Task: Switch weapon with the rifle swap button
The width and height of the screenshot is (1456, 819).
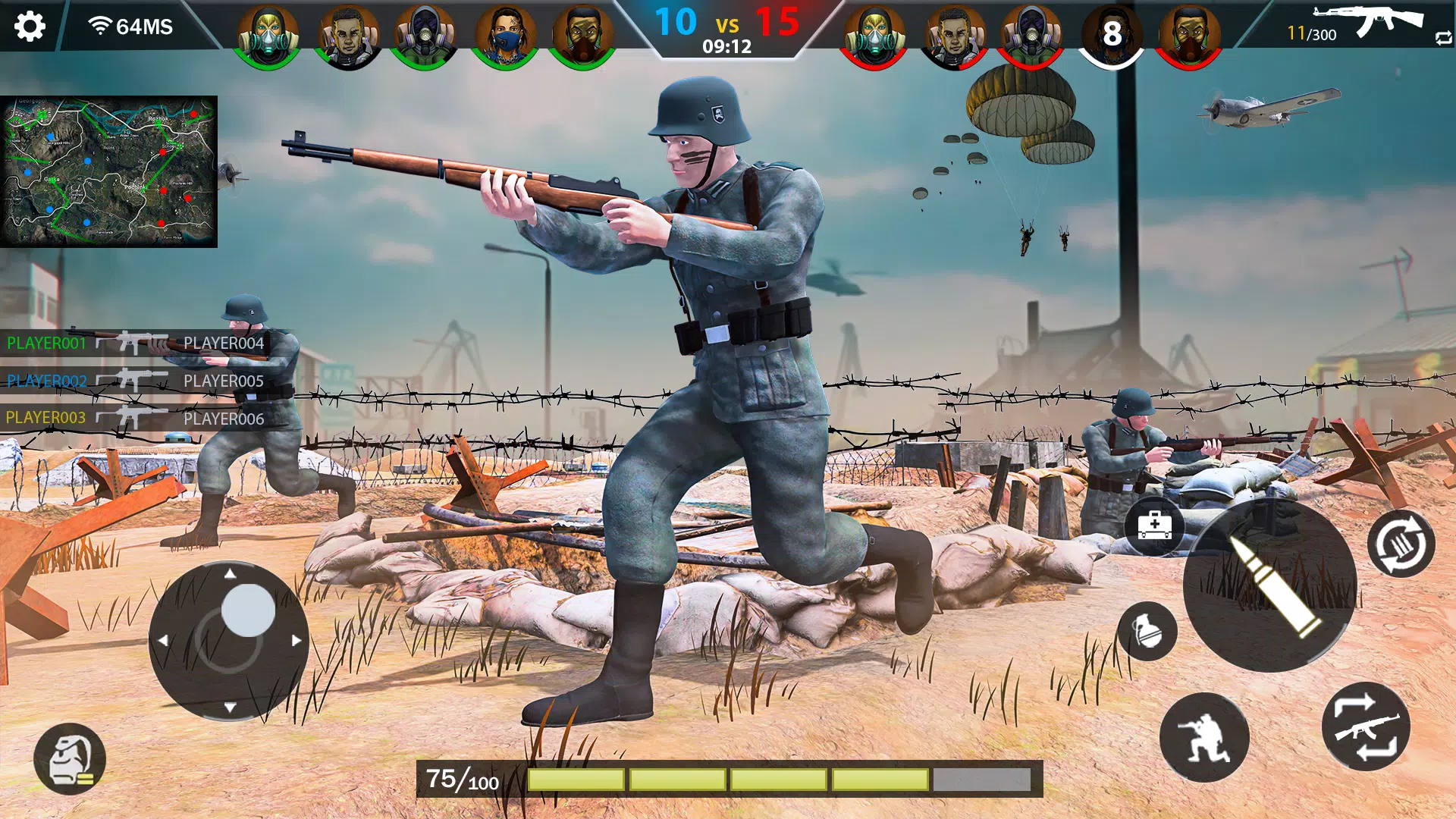Action: (1366, 726)
